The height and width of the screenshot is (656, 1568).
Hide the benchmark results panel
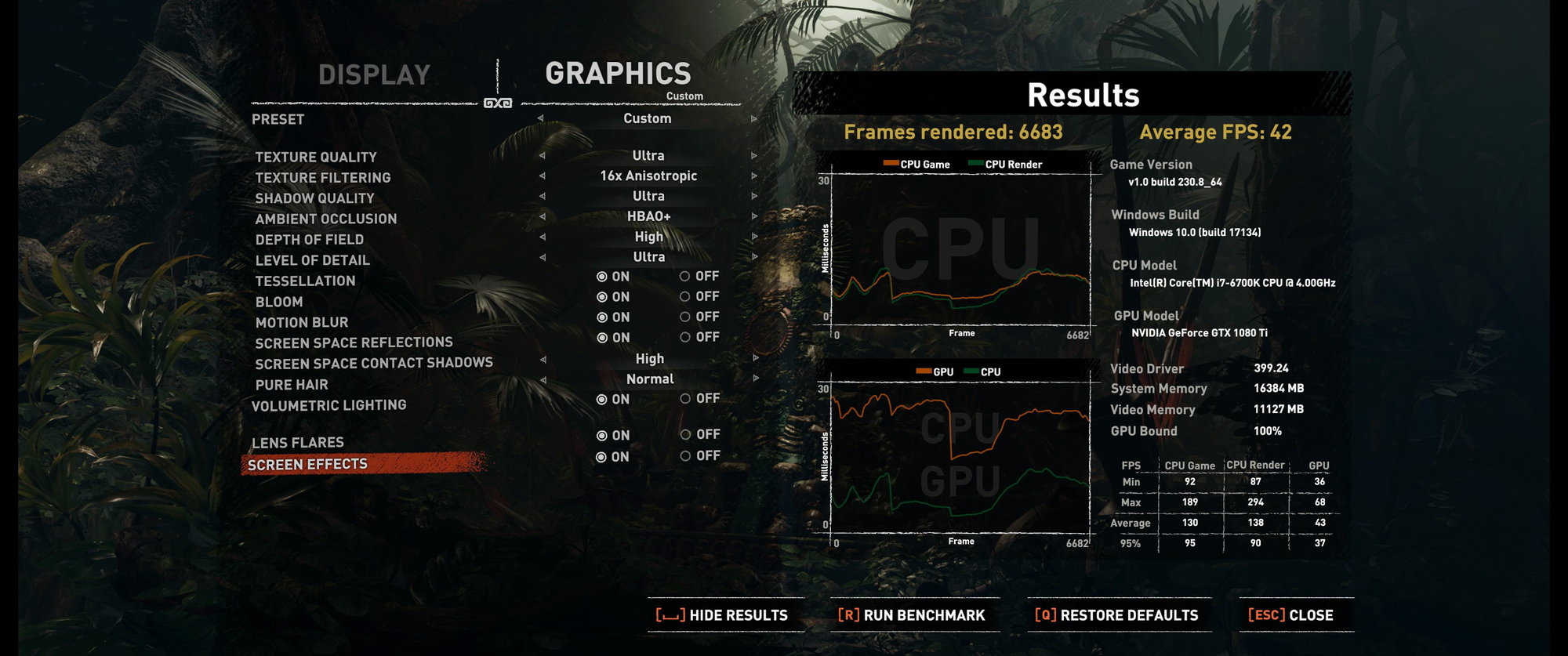coord(722,615)
